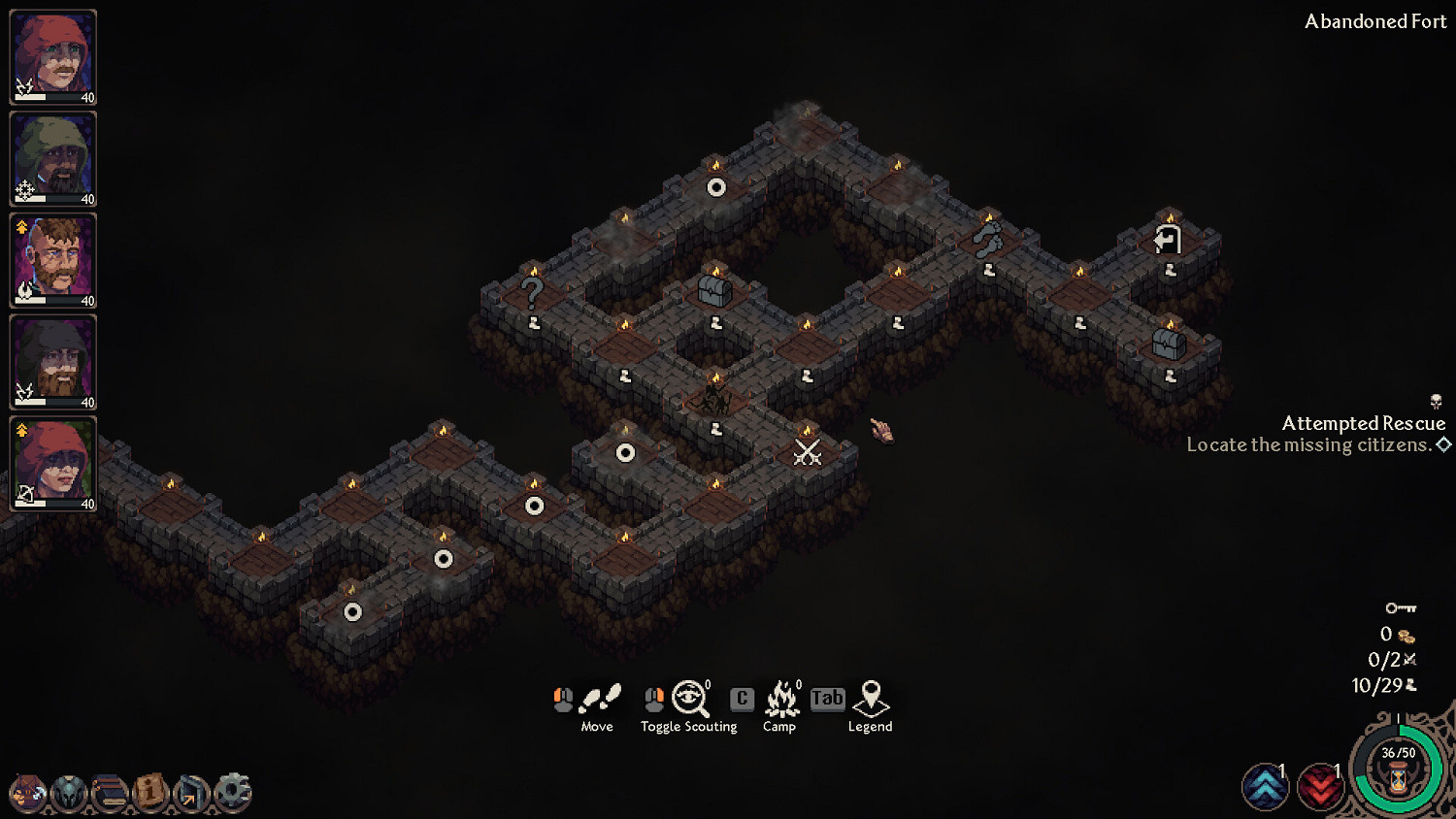Screen dimensions: 1456x819
Task: Open the journal books icon
Action: coord(109,794)
